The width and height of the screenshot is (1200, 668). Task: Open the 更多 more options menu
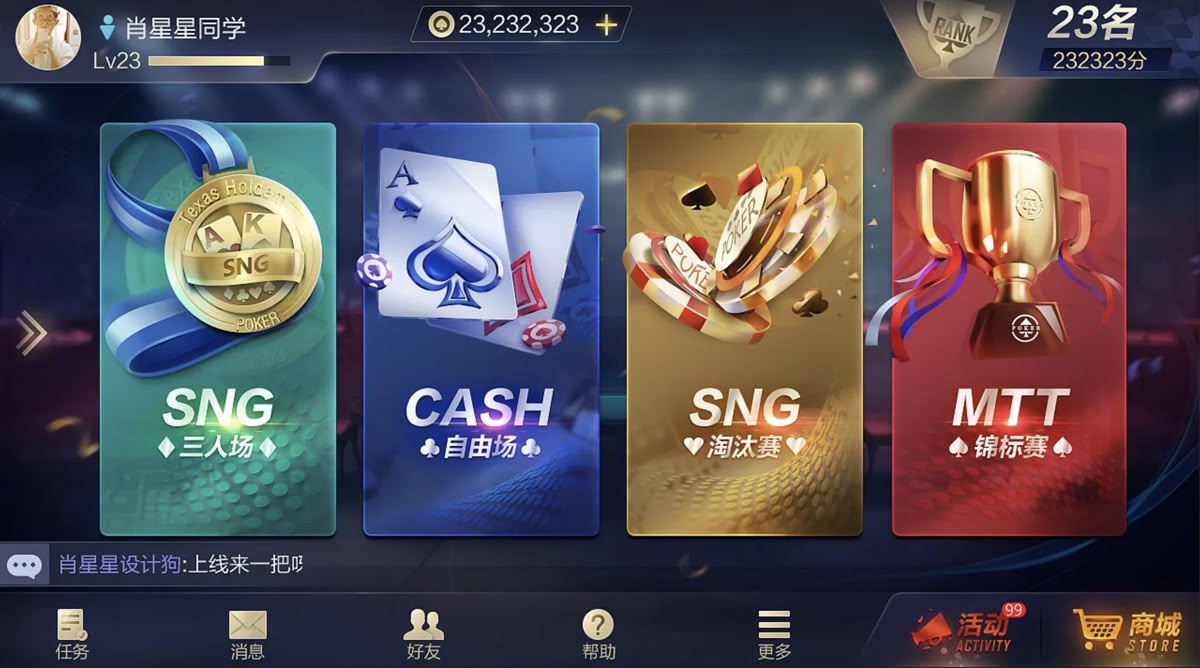click(x=774, y=634)
